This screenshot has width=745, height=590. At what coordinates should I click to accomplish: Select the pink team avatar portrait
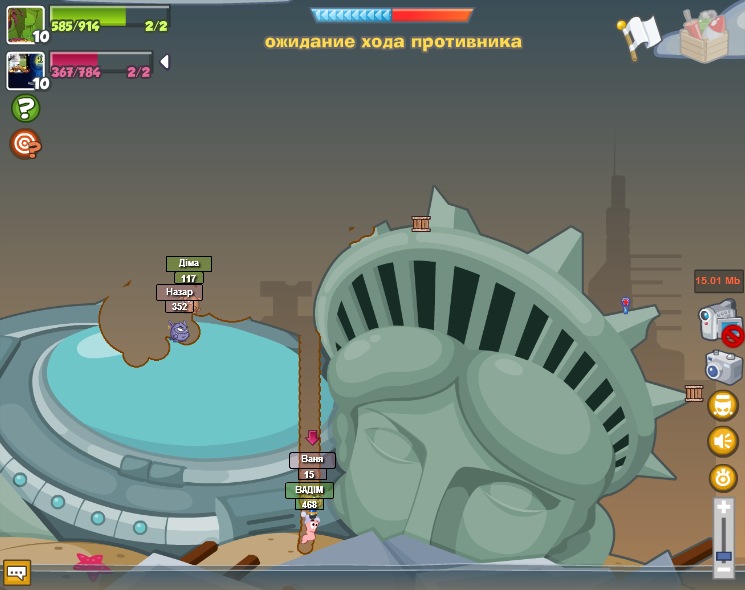tap(25, 70)
